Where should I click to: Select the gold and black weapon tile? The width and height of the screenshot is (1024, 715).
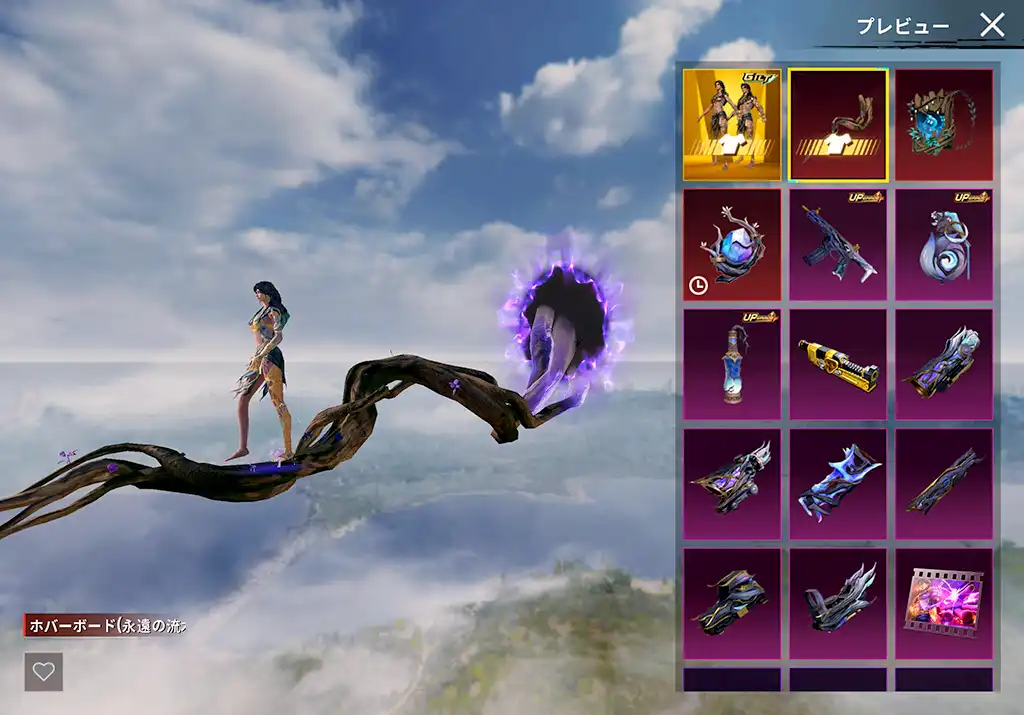click(838, 365)
